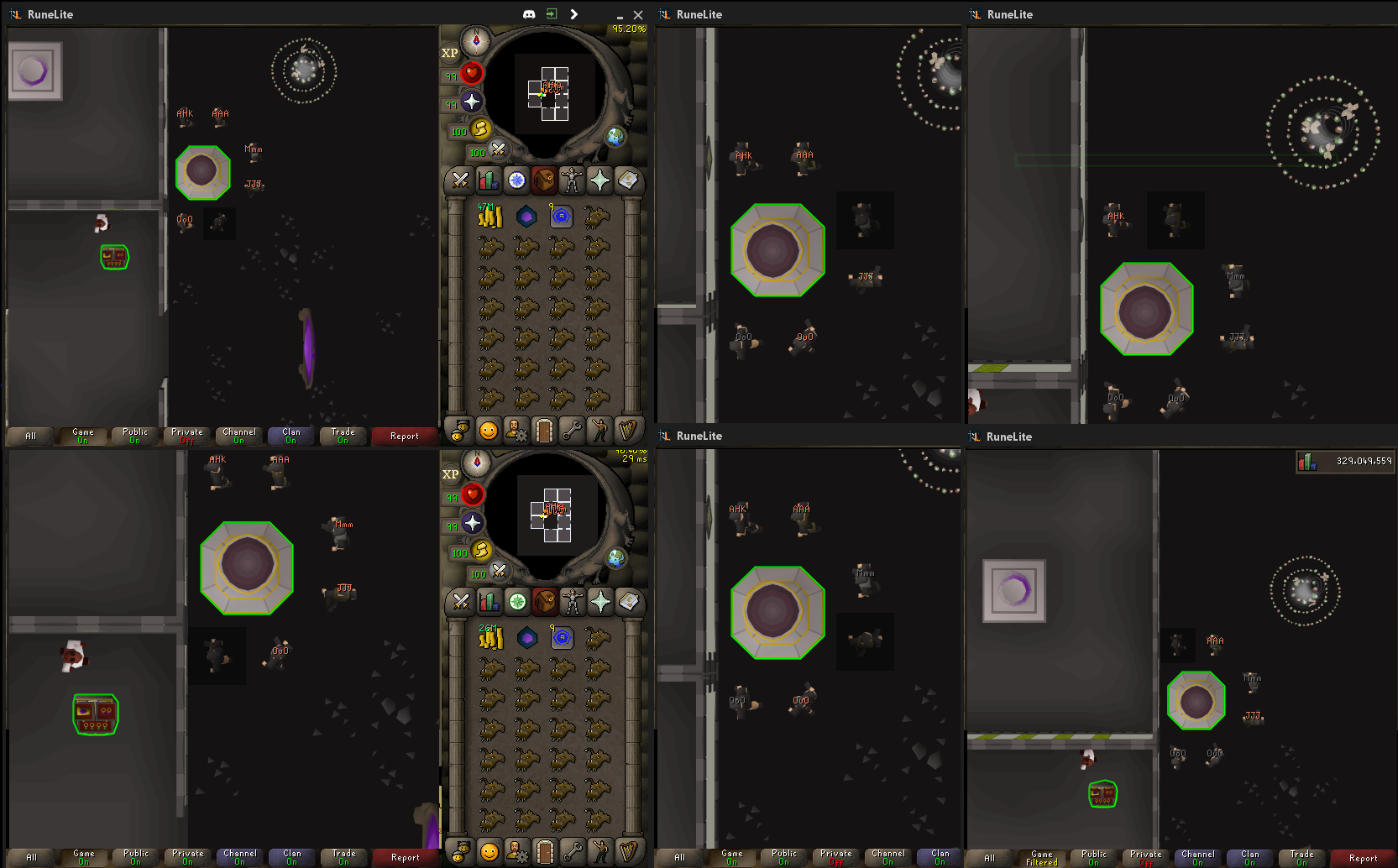Open the Magic spellbook tab
The width and height of the screenshot is (1398, 868).
coord(628,180)
